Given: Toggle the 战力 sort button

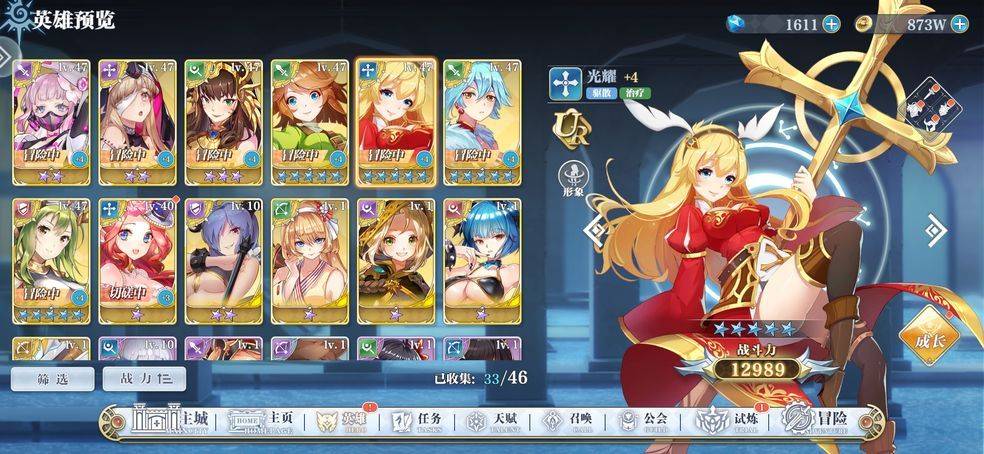Looking at the screenshot, I should click(x=140, y=378).
